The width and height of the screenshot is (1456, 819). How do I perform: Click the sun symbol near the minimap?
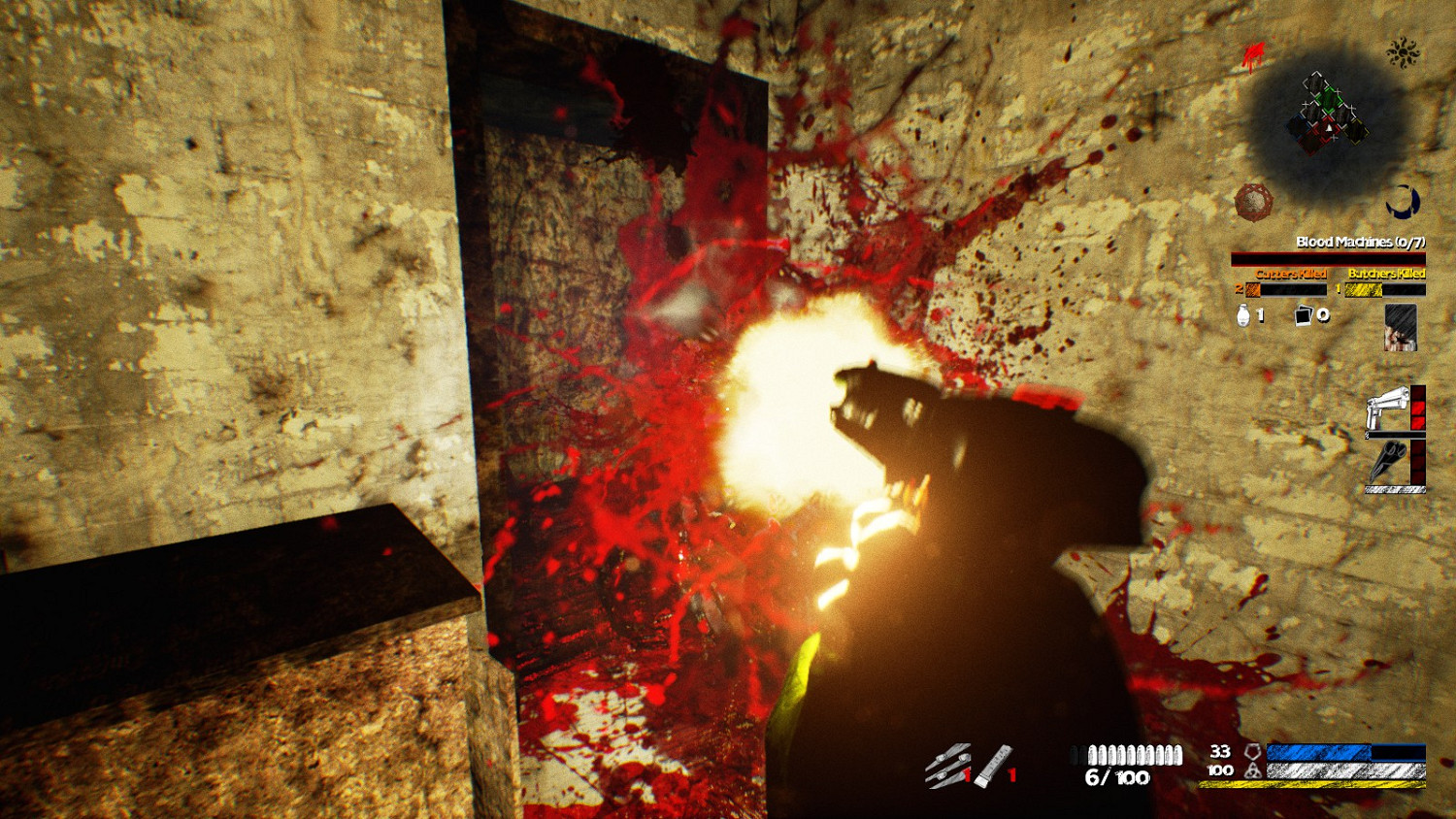(x=1403, y=50)
